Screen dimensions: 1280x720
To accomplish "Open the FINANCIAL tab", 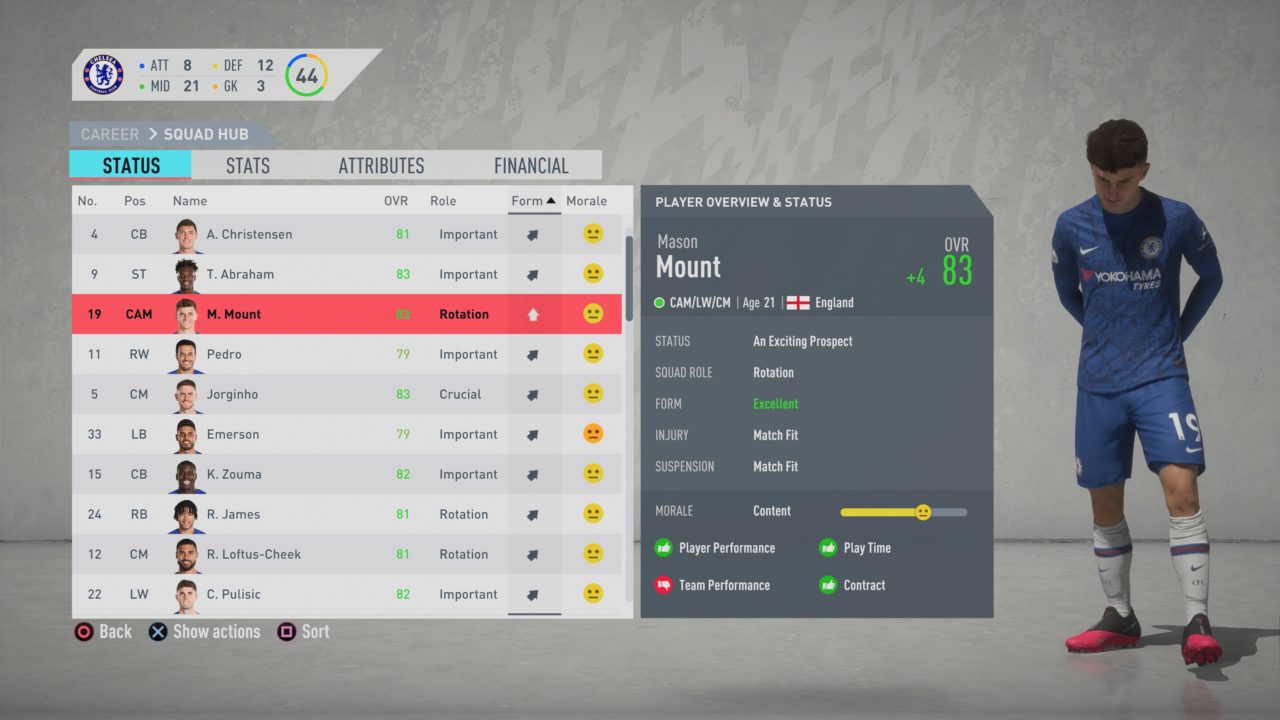I will [531, 165].
